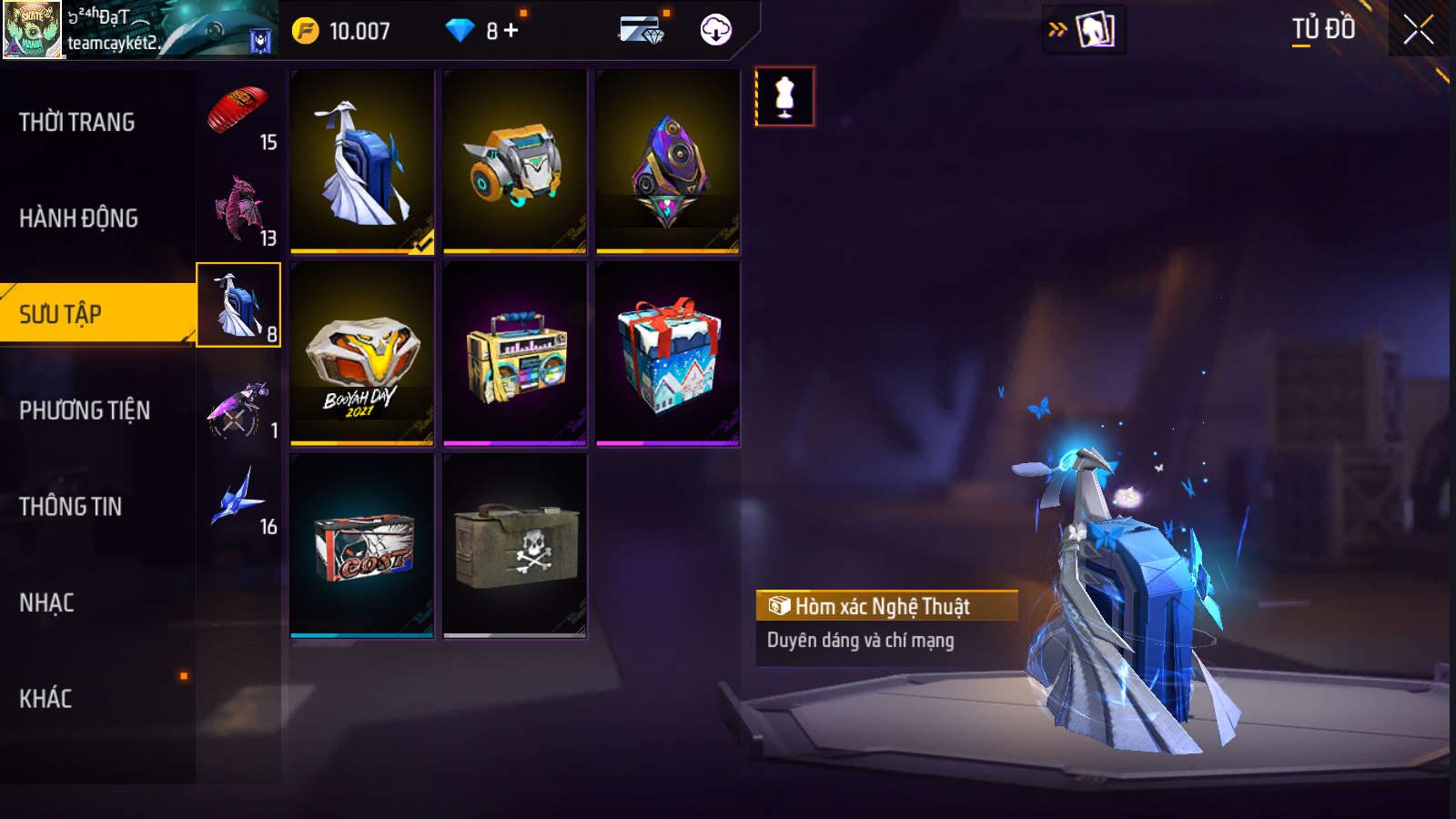Show the Thông Tin section
1456x819 pixels.
pos(71,507)
